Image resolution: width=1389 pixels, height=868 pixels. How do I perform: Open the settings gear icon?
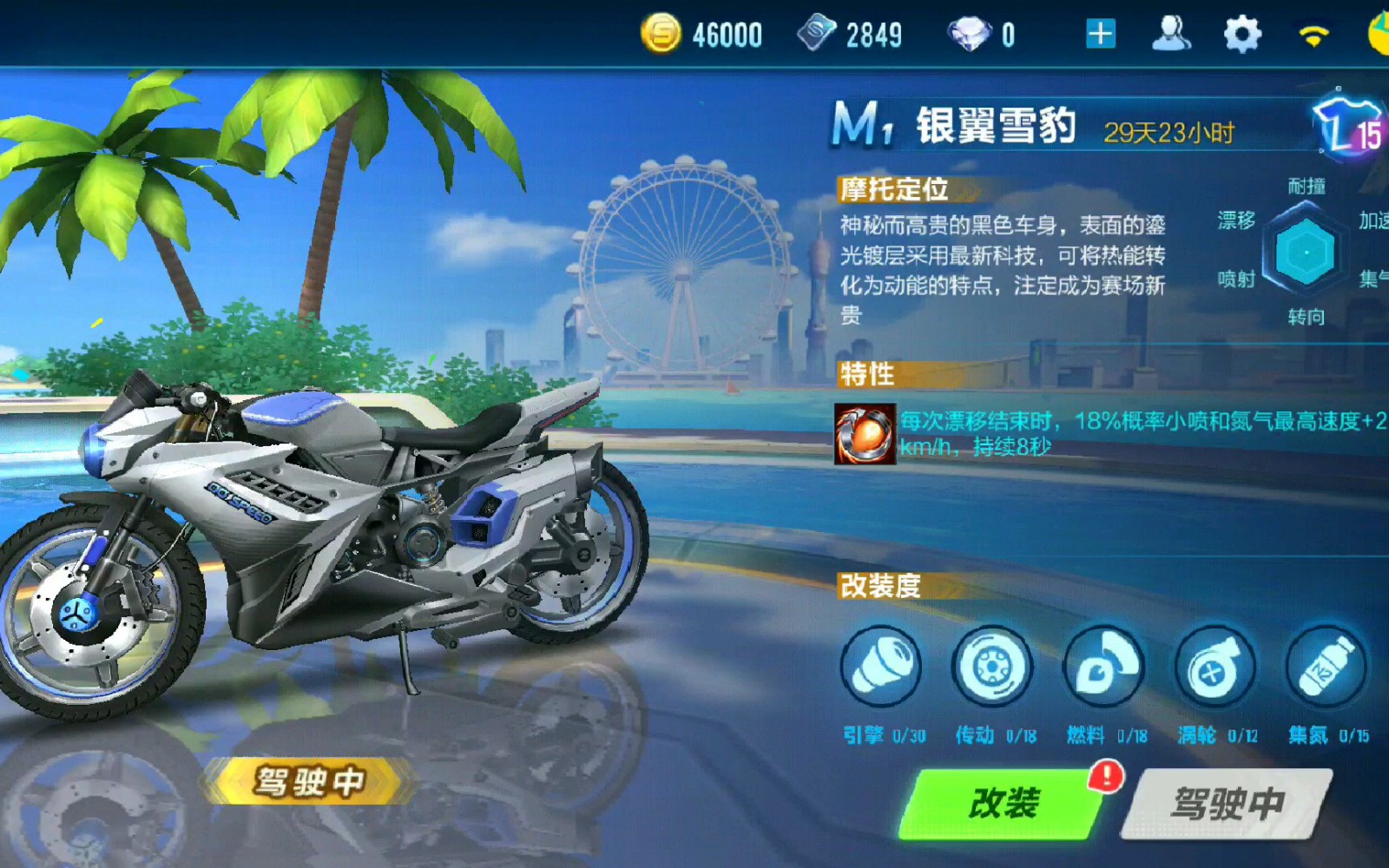pyautogui.click(x=1242, y=33)
